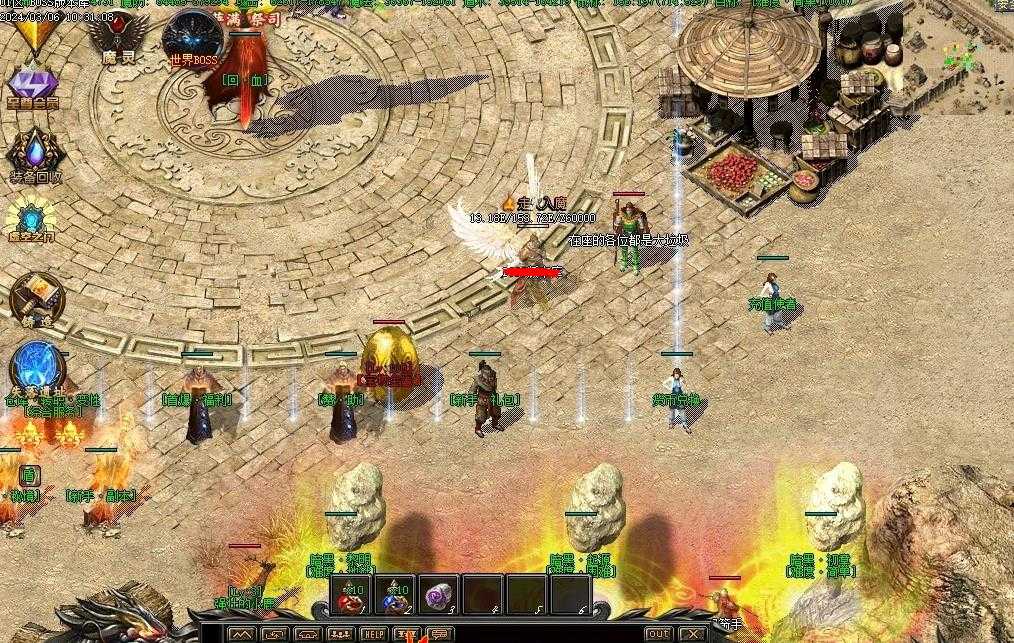This screenshot has height=643, width=1014.
Task: Click the 'out' button on the bottom bar
Action: point(657,634)
